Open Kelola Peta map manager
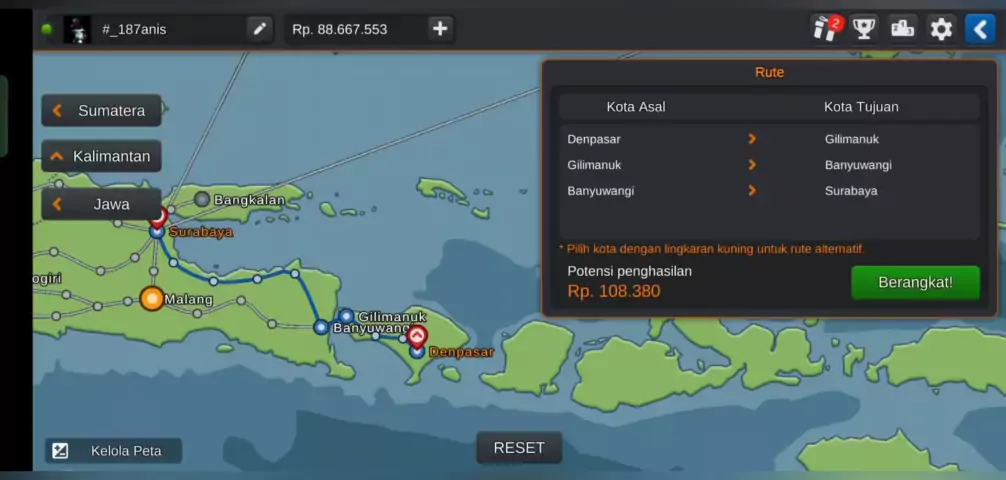Screen dimensions: 1006x480 tap(113, 451)
